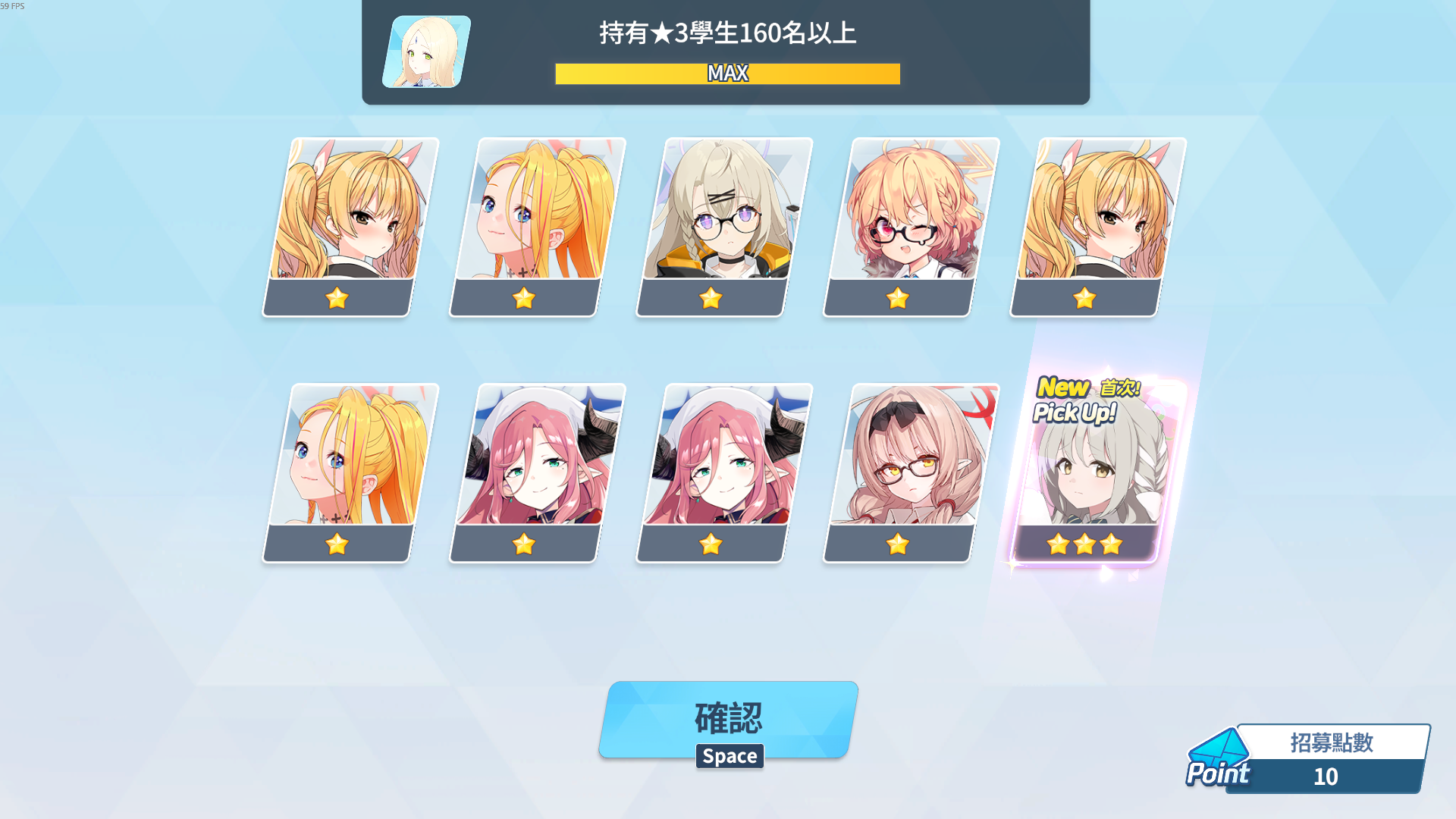Click the MAX progress bar
The width and height of the screenshot is (1456, 819).
tap(727, 73)
